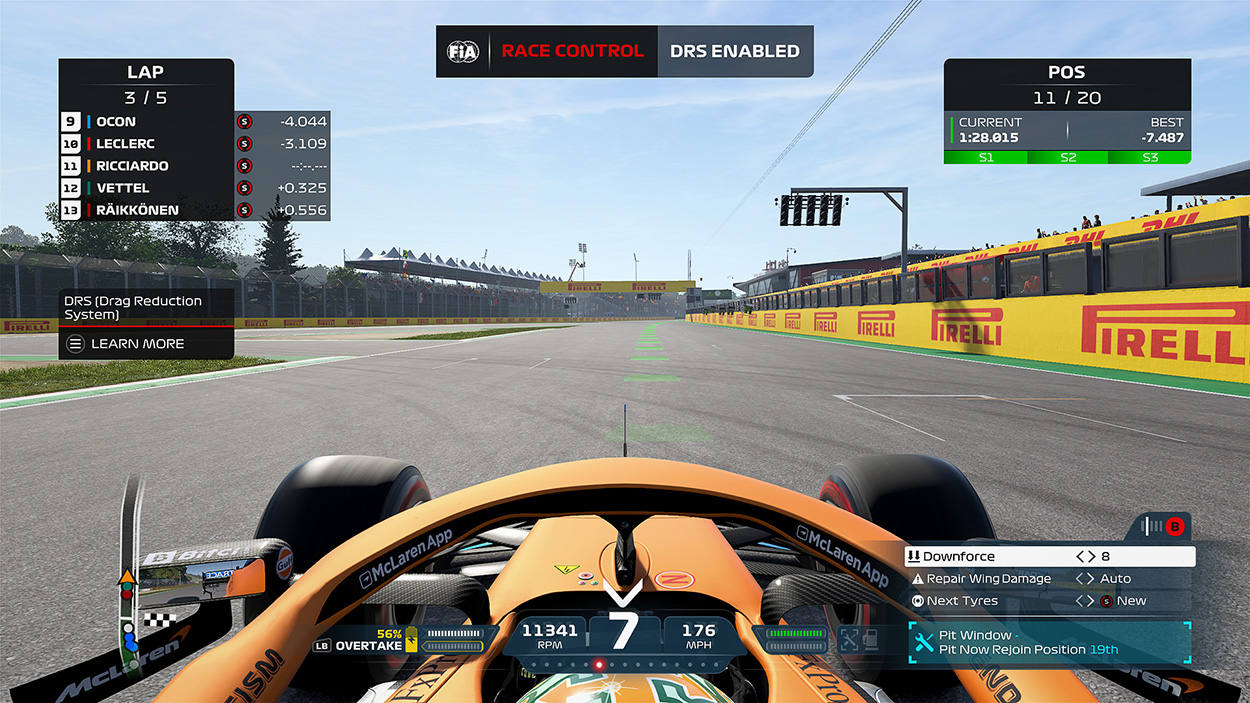Select Räikkönen's row in the standings

pyautogui.click(x=194, y=210)
